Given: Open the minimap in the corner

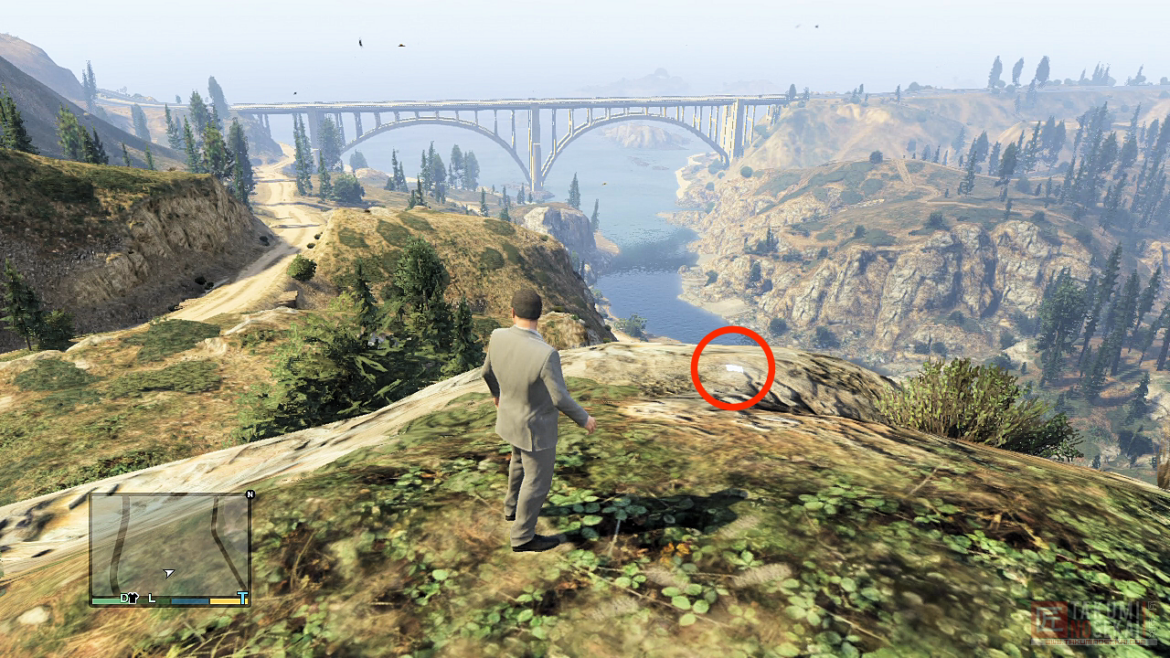Looking at the screenshot, I should click(169, 545).
